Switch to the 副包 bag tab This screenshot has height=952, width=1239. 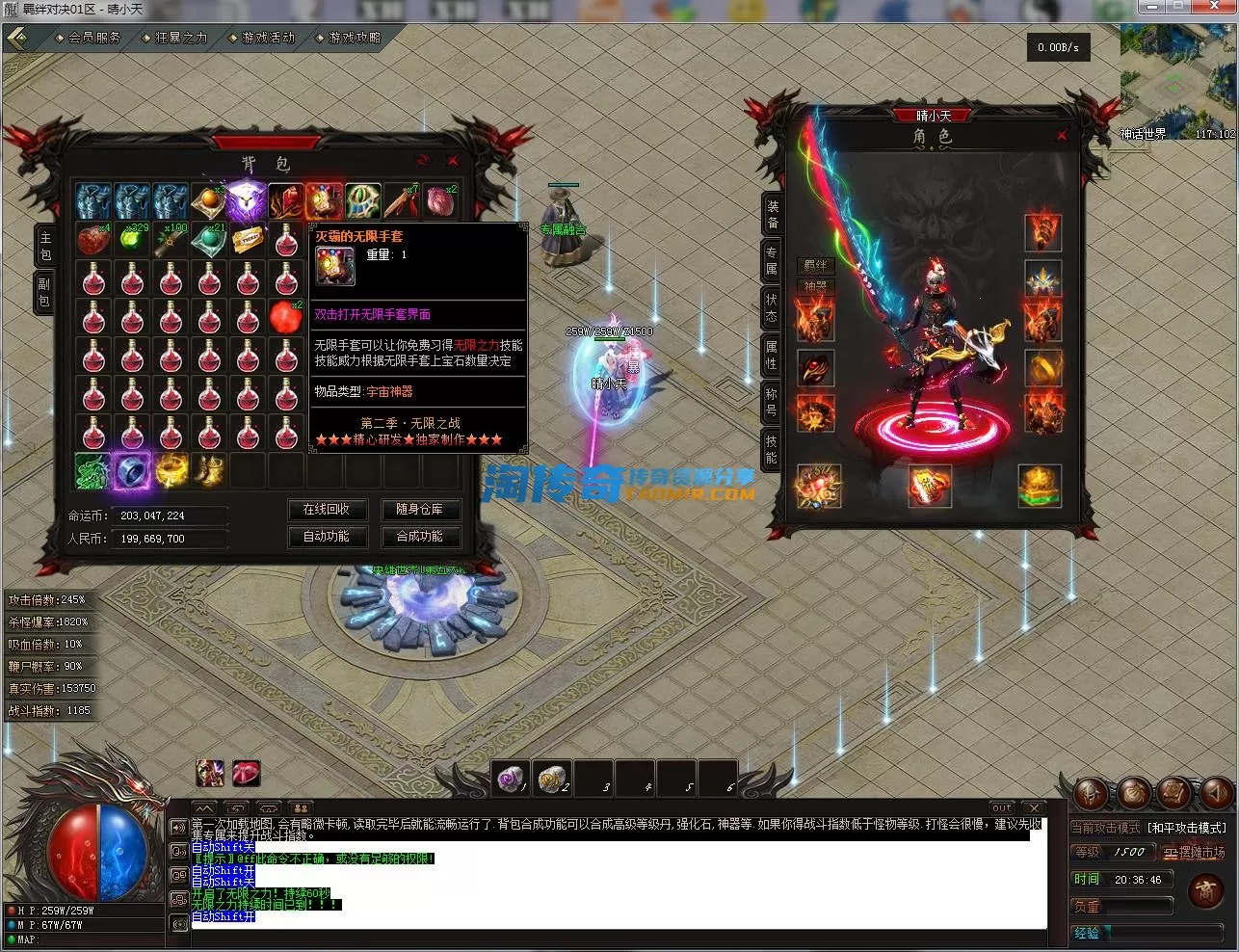coord(44,292)
